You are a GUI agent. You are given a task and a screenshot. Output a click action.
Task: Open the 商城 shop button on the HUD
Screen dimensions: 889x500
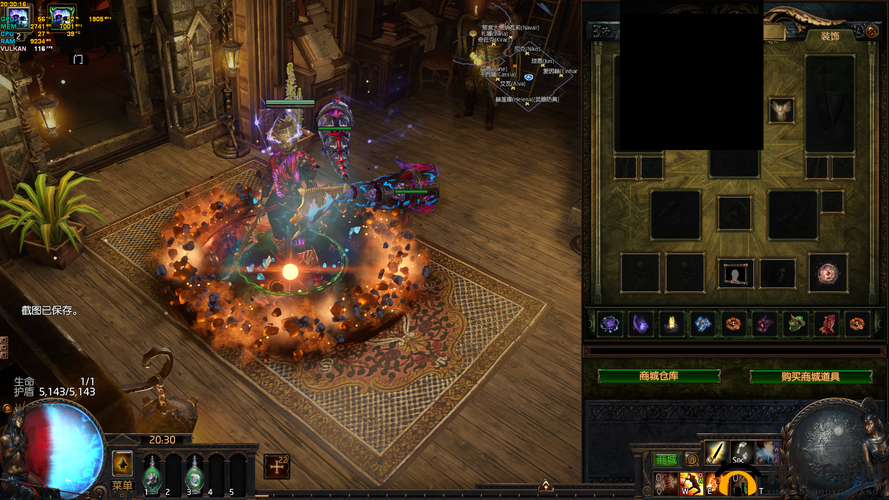click(665, 459)
